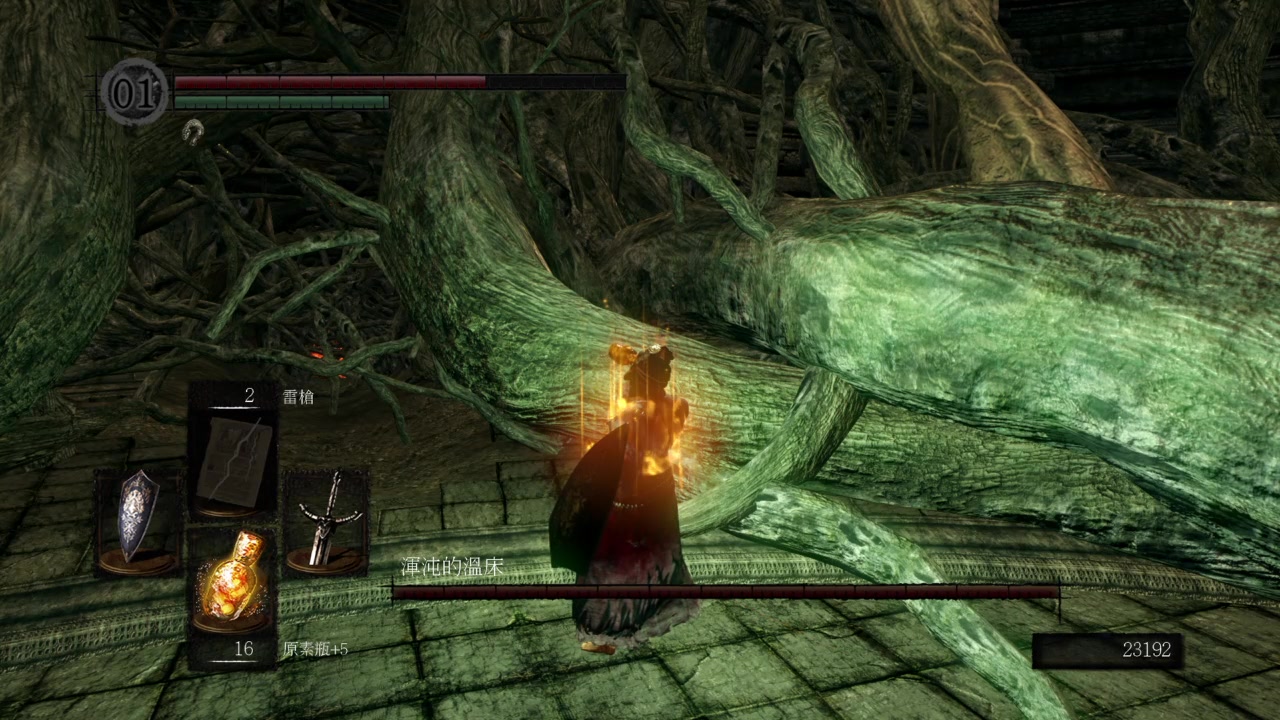Choose the greatsword weapon slot
This screenshot has width=1280, height=720.
click(325, 523)
